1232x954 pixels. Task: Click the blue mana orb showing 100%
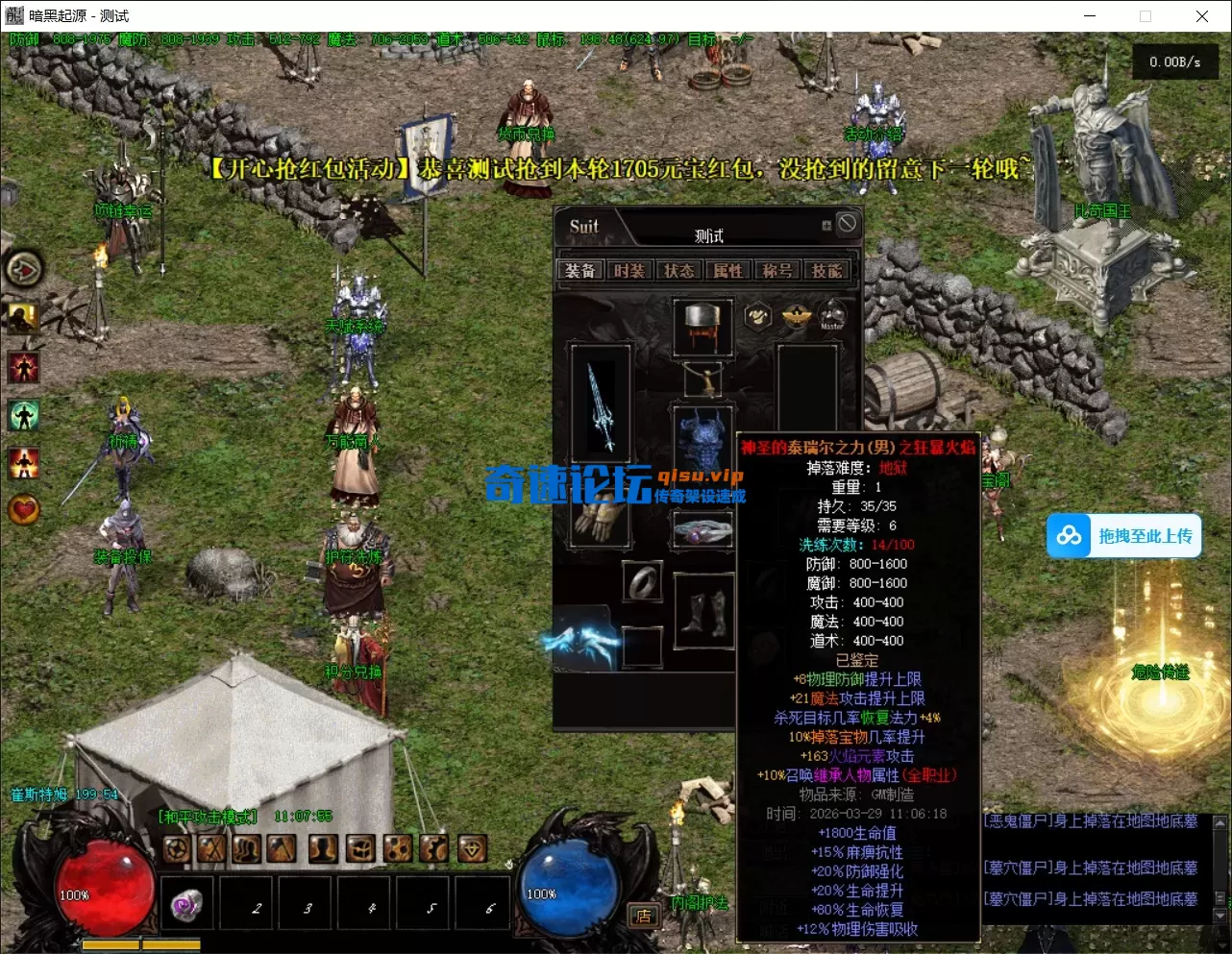(x=567, y=894)
